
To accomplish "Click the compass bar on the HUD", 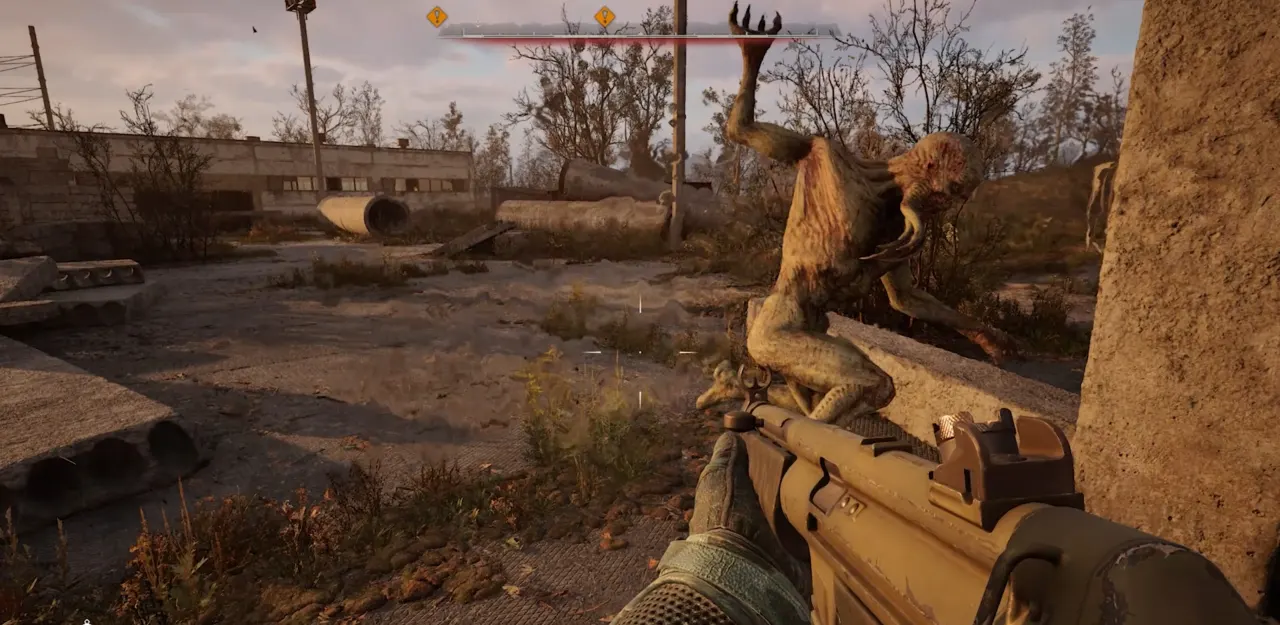I will [638, 30].
